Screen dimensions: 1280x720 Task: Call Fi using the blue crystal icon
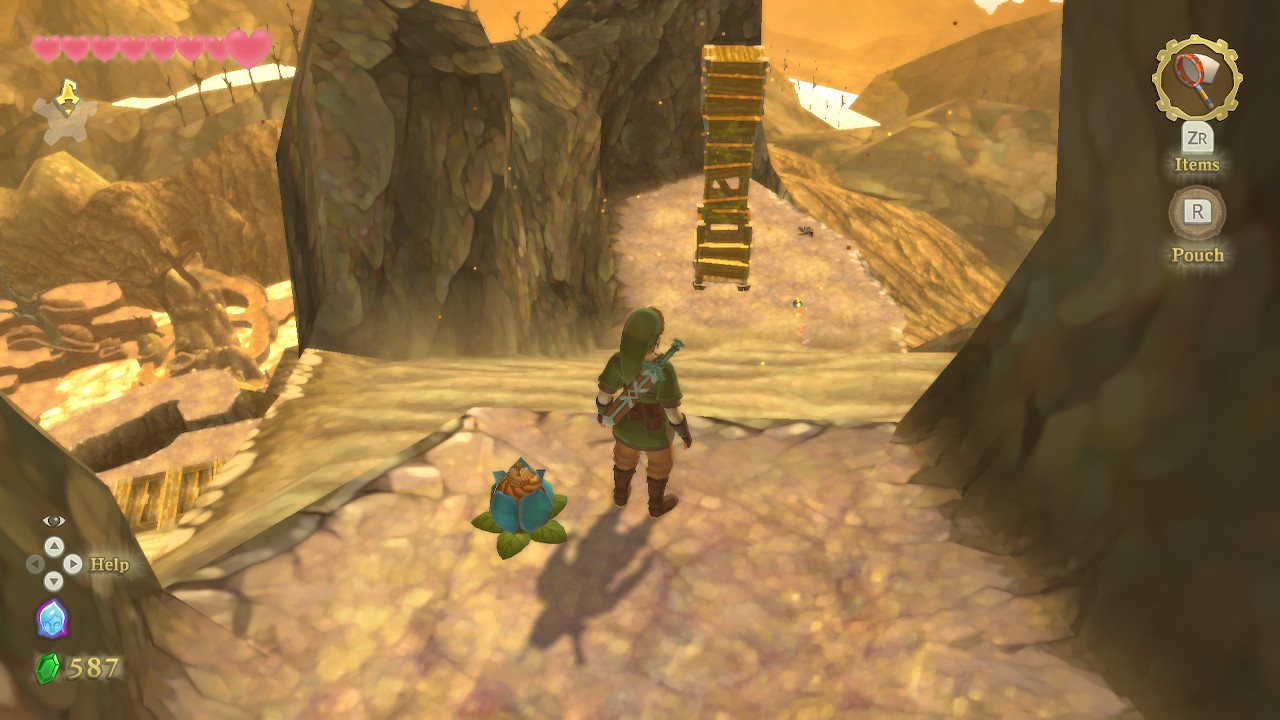pyautogui.click(x=52, y=619)
